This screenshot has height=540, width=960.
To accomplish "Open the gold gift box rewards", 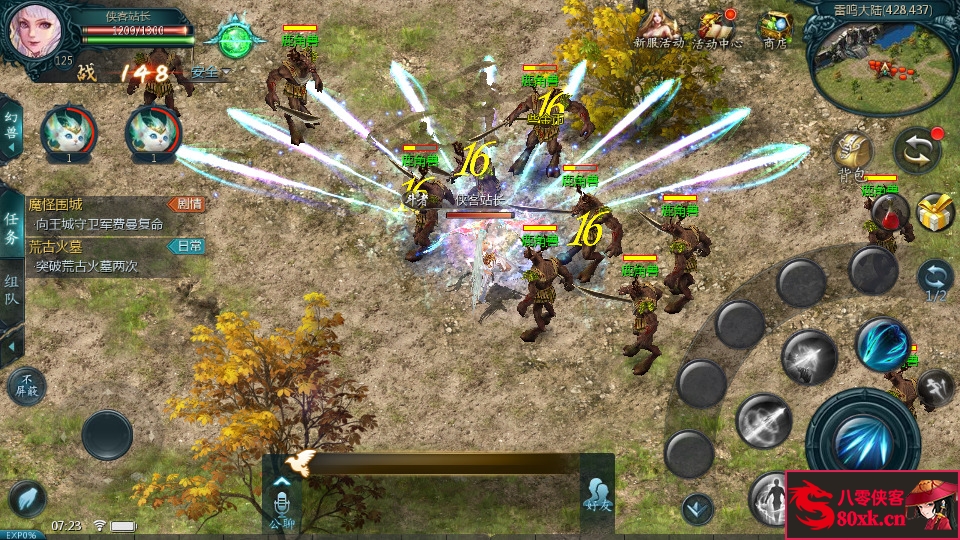I will pos(935,211).
